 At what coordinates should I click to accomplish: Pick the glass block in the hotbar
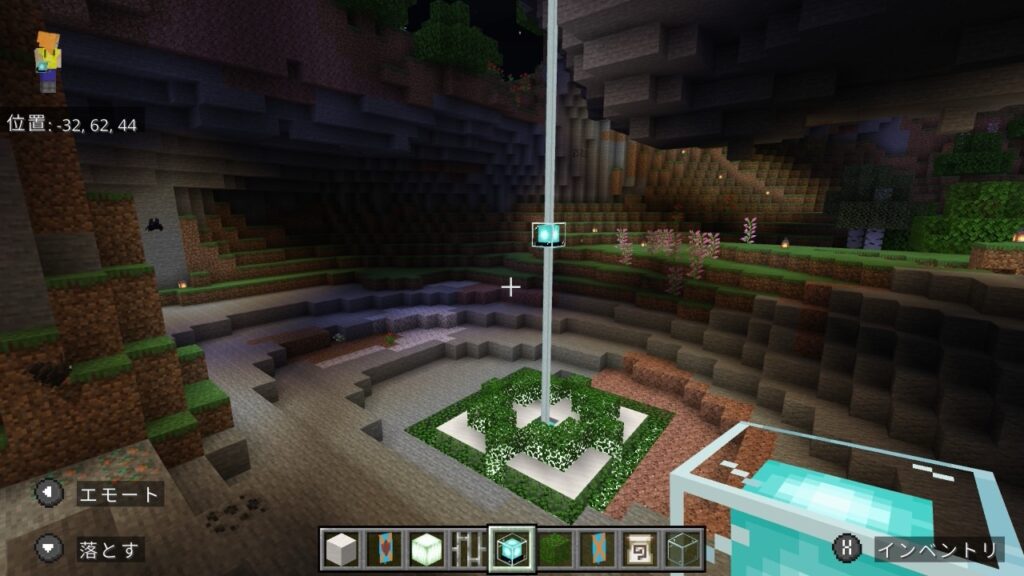pyautogui.click(x=682, y=548)
